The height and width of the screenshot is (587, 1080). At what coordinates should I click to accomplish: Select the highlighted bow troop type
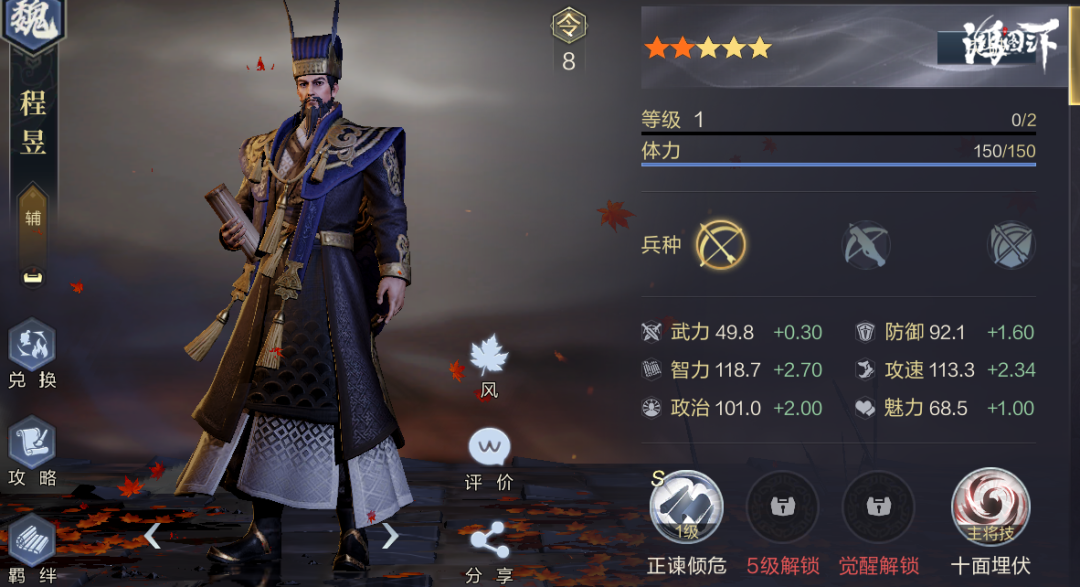point(721,244)
